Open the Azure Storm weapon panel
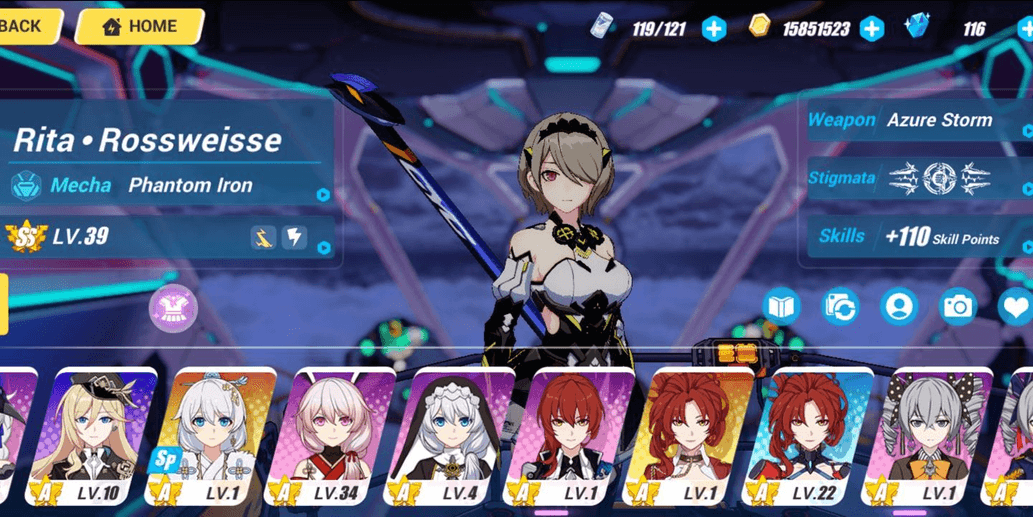Viewport: 1033px width, 517px height. coord(918,121)
